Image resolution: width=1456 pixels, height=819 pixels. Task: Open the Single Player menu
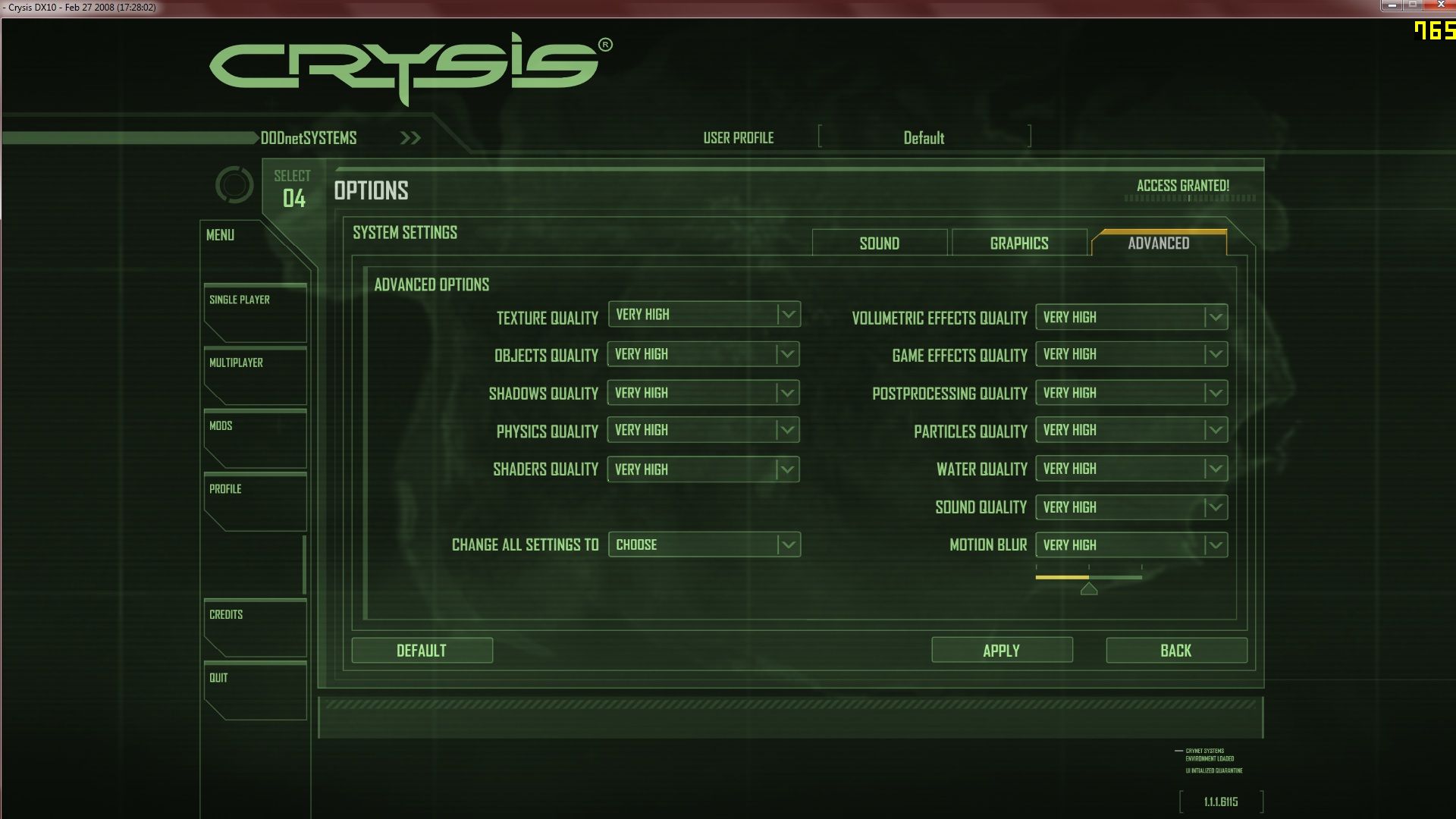(x=255, y=312)
